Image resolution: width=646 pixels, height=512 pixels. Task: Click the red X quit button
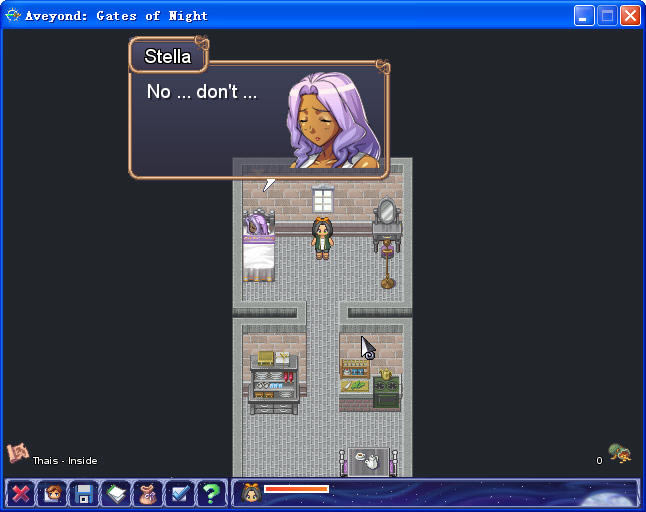20,493
